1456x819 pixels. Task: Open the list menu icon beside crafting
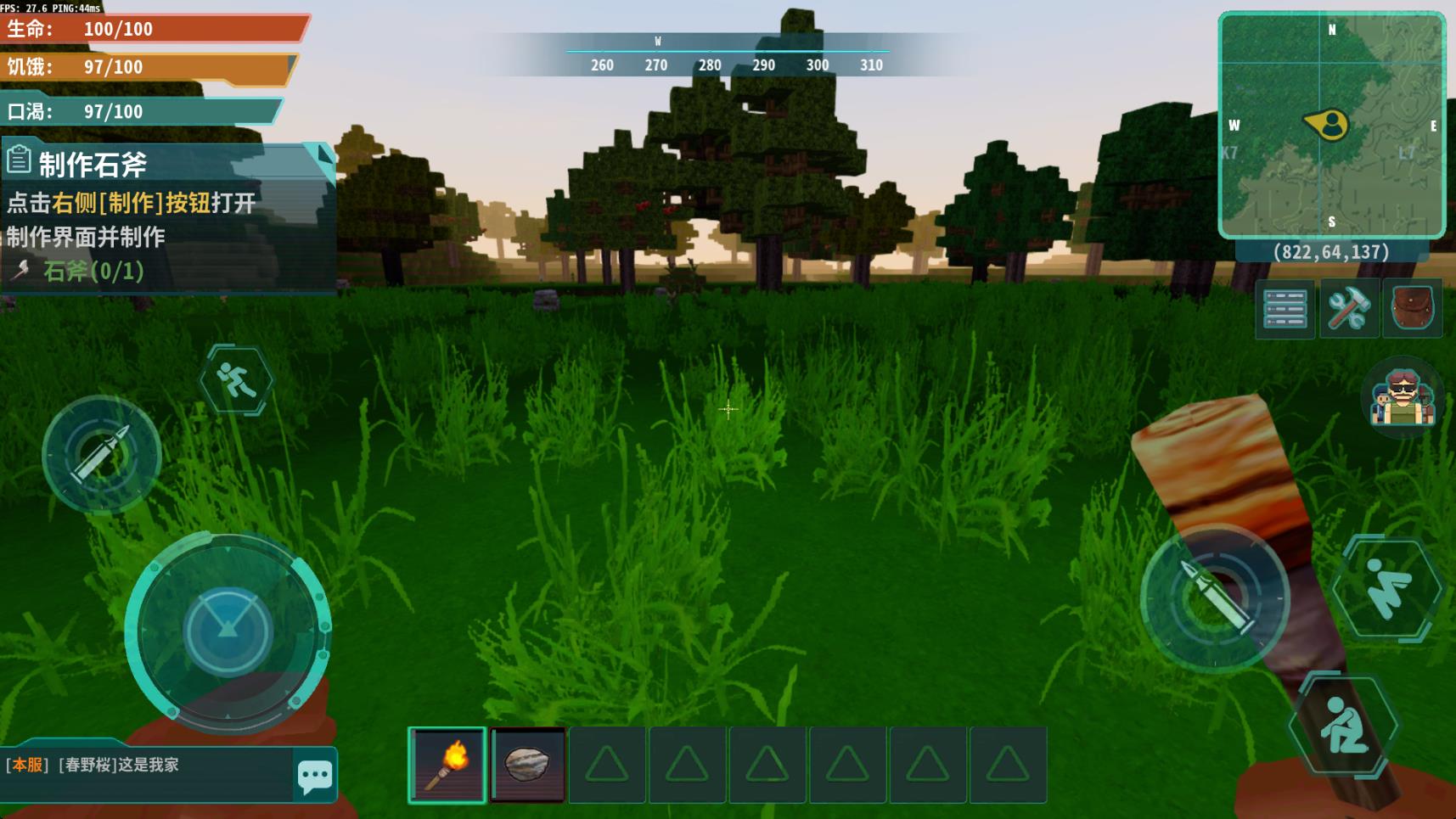(x=1285, y=308)
